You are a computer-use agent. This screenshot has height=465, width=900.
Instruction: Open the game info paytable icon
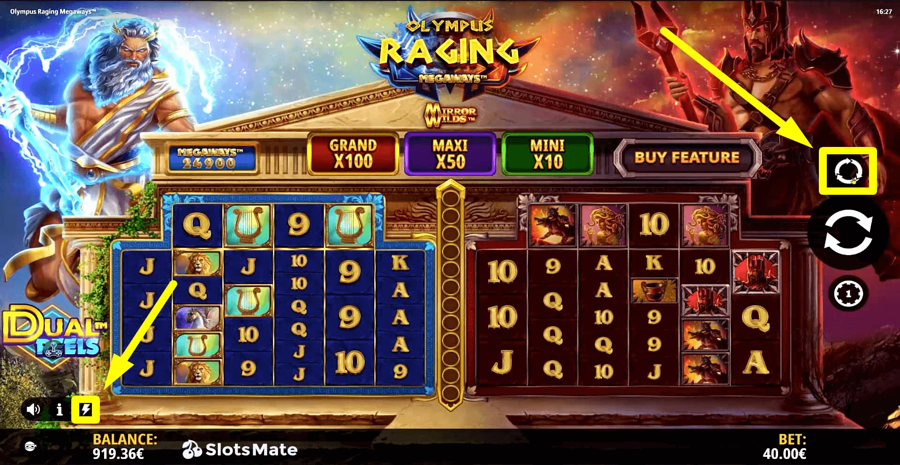(59, 409)
